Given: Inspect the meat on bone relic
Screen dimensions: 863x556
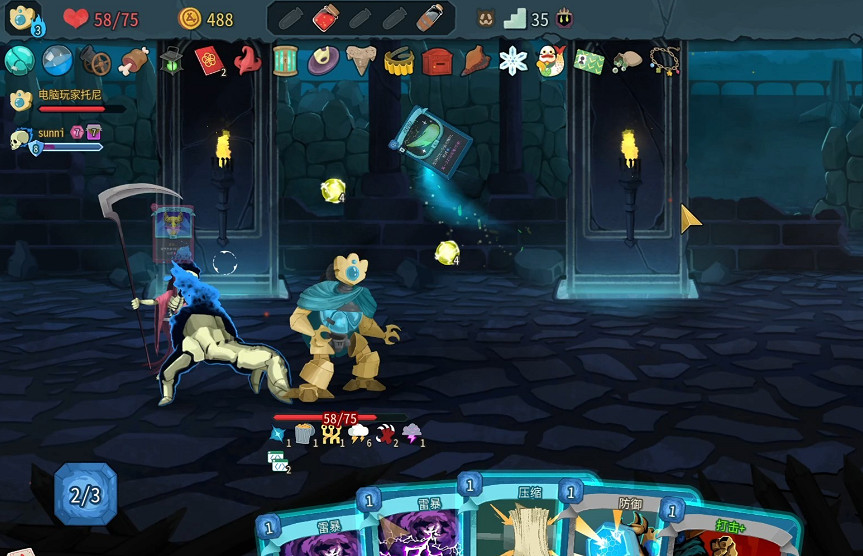Looking at the screenshot, I should point(133,61).
